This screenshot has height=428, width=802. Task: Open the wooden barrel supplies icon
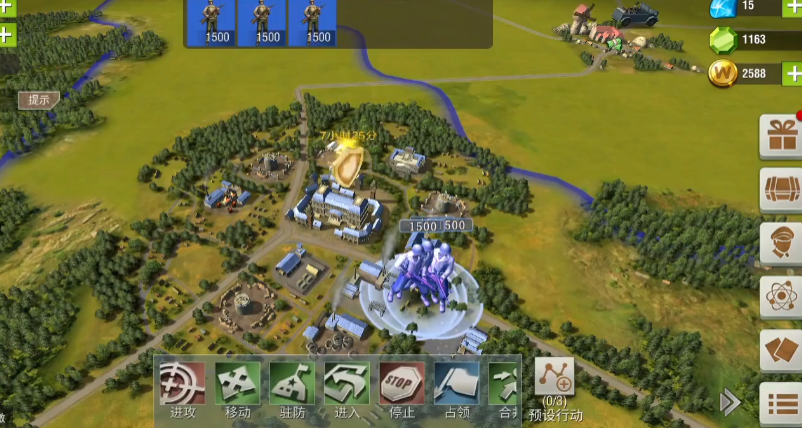point(781,188)
